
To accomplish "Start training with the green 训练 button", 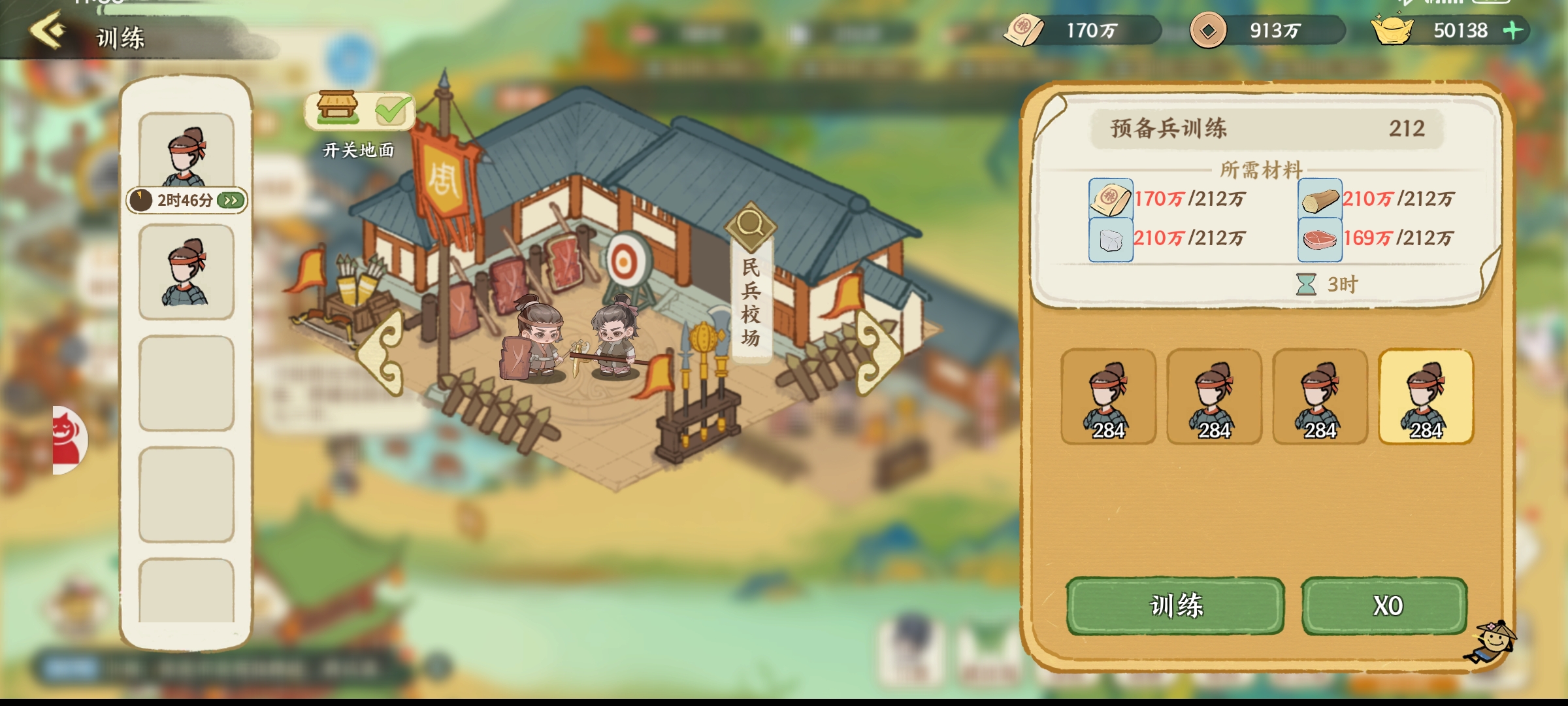I will tap(1175, 605).
